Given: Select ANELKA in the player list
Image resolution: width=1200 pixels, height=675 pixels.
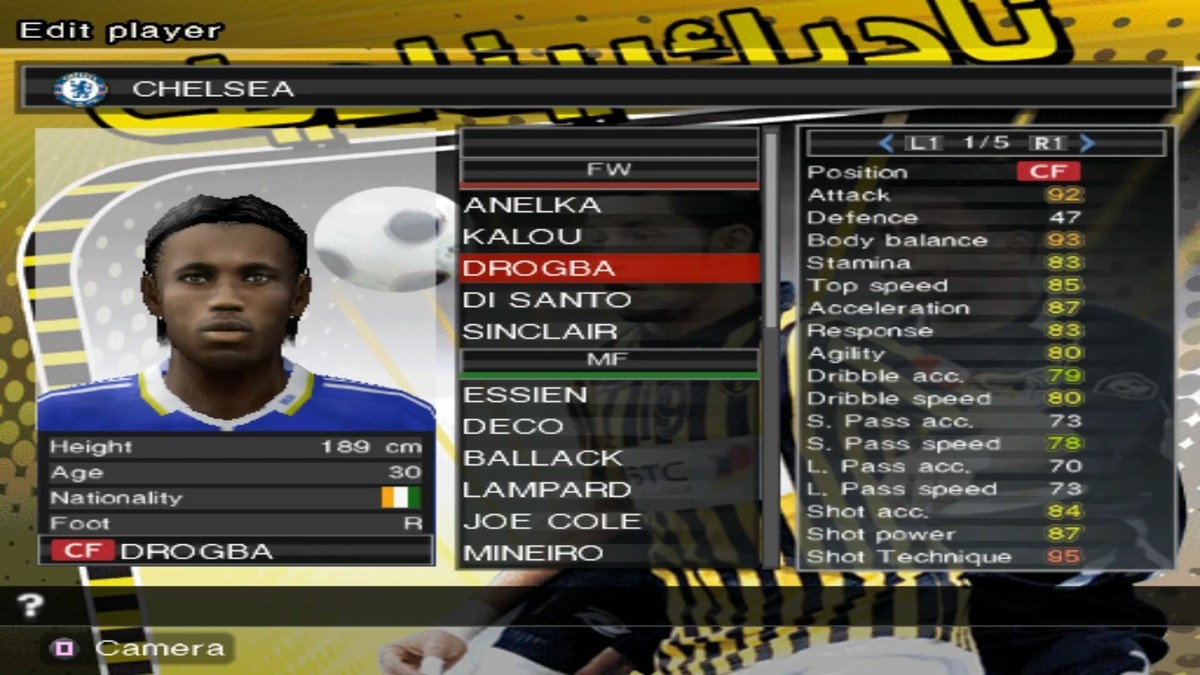Looking at the screenshot, I should click(532, 205).
